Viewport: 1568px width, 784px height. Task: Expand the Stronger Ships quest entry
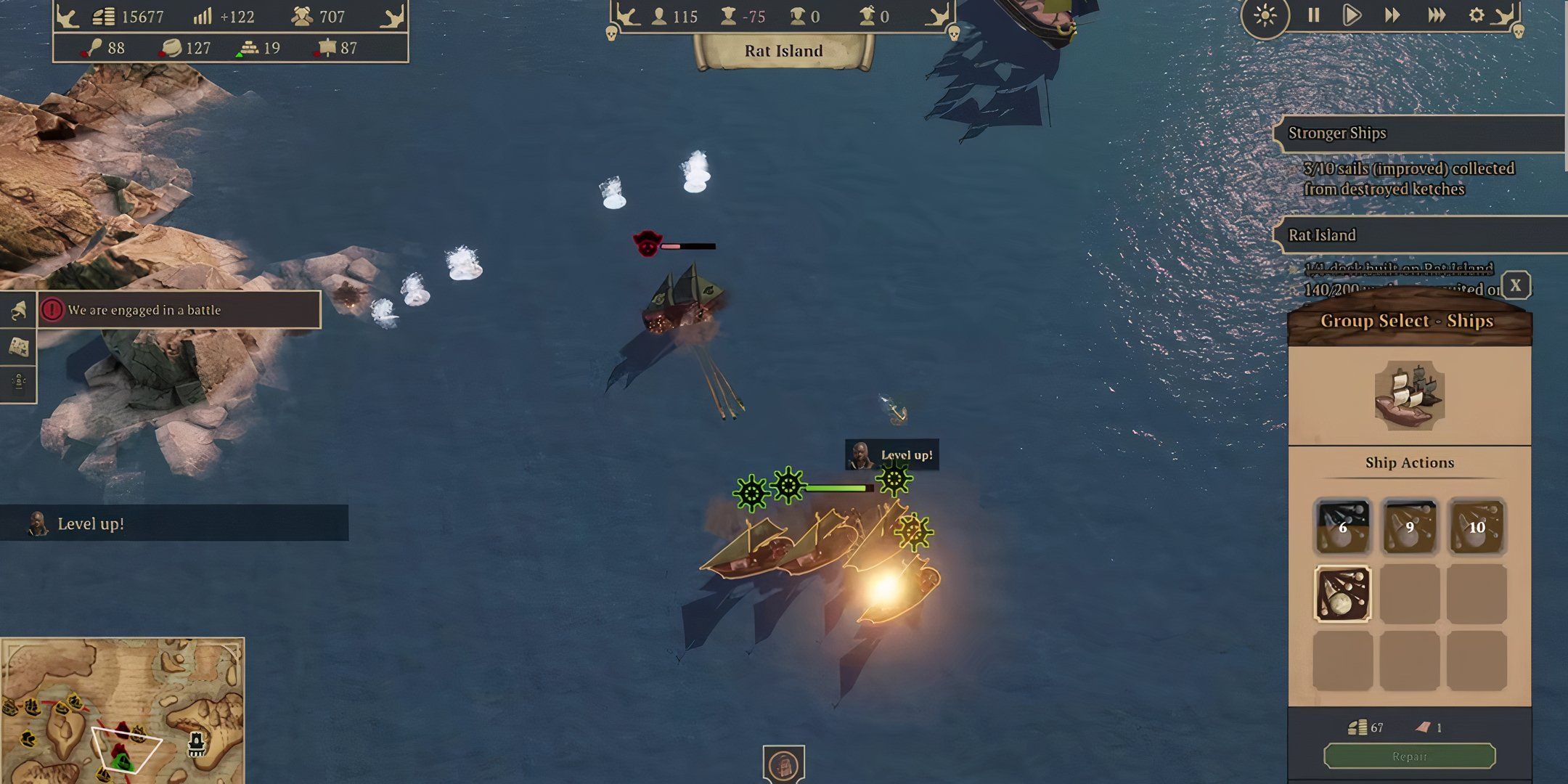coord(1336,133)
